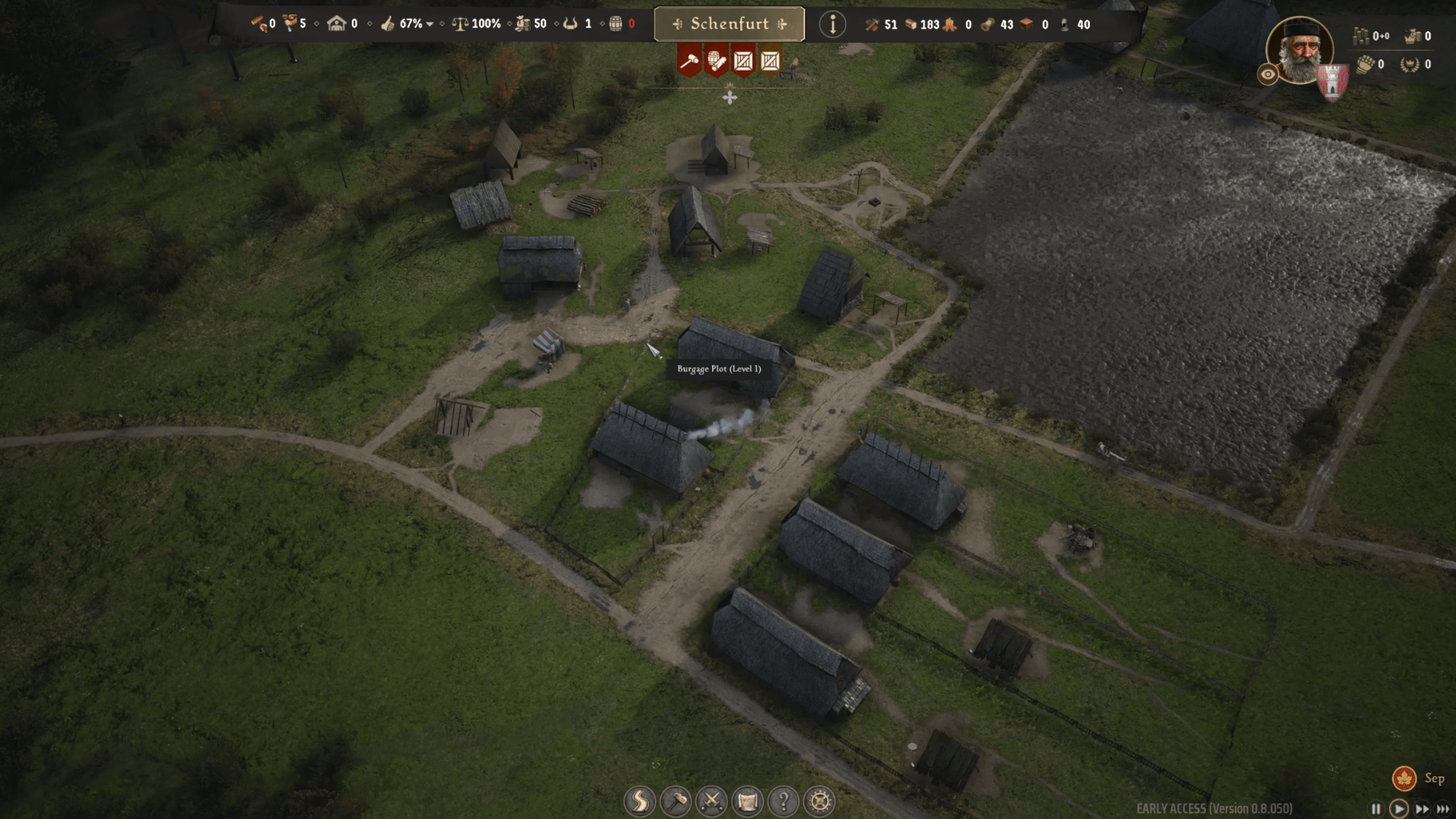Open the gear settings menu
The height and width of the screenshot is (819, 1456).
pos(820,801)
